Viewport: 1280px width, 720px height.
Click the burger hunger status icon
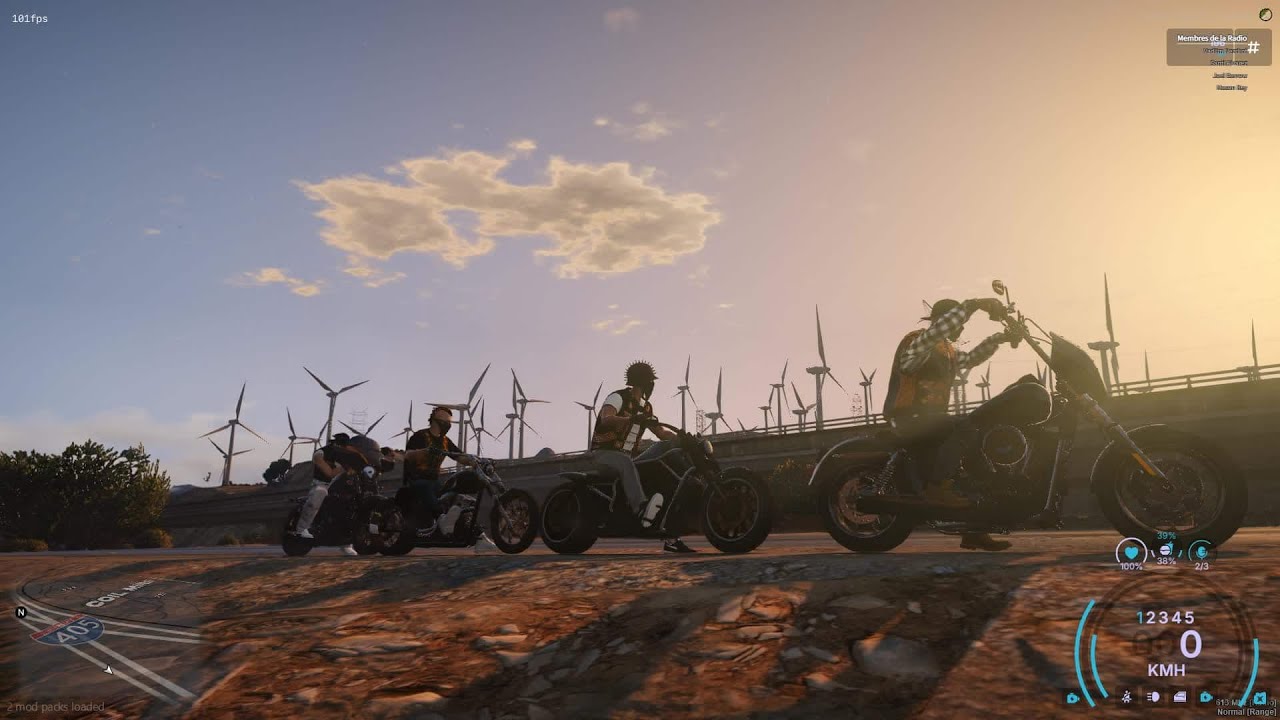point(1166,549)
